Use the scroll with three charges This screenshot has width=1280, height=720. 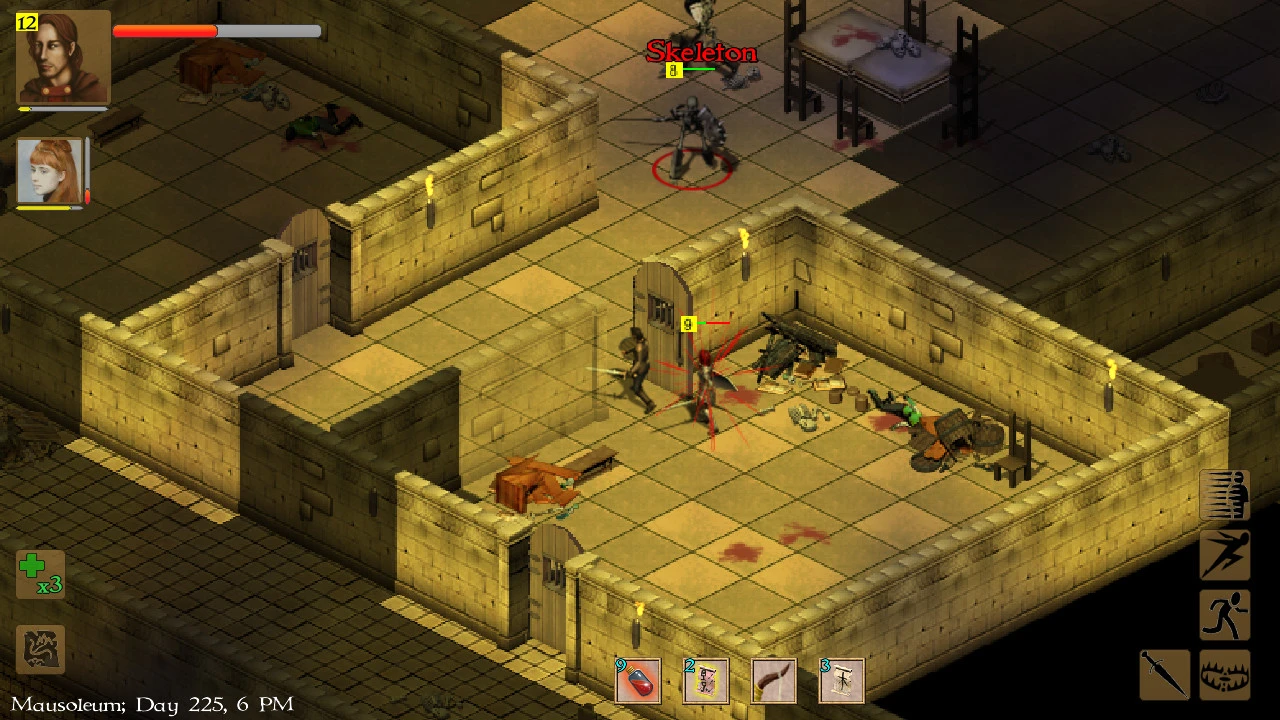coord(841,681)
